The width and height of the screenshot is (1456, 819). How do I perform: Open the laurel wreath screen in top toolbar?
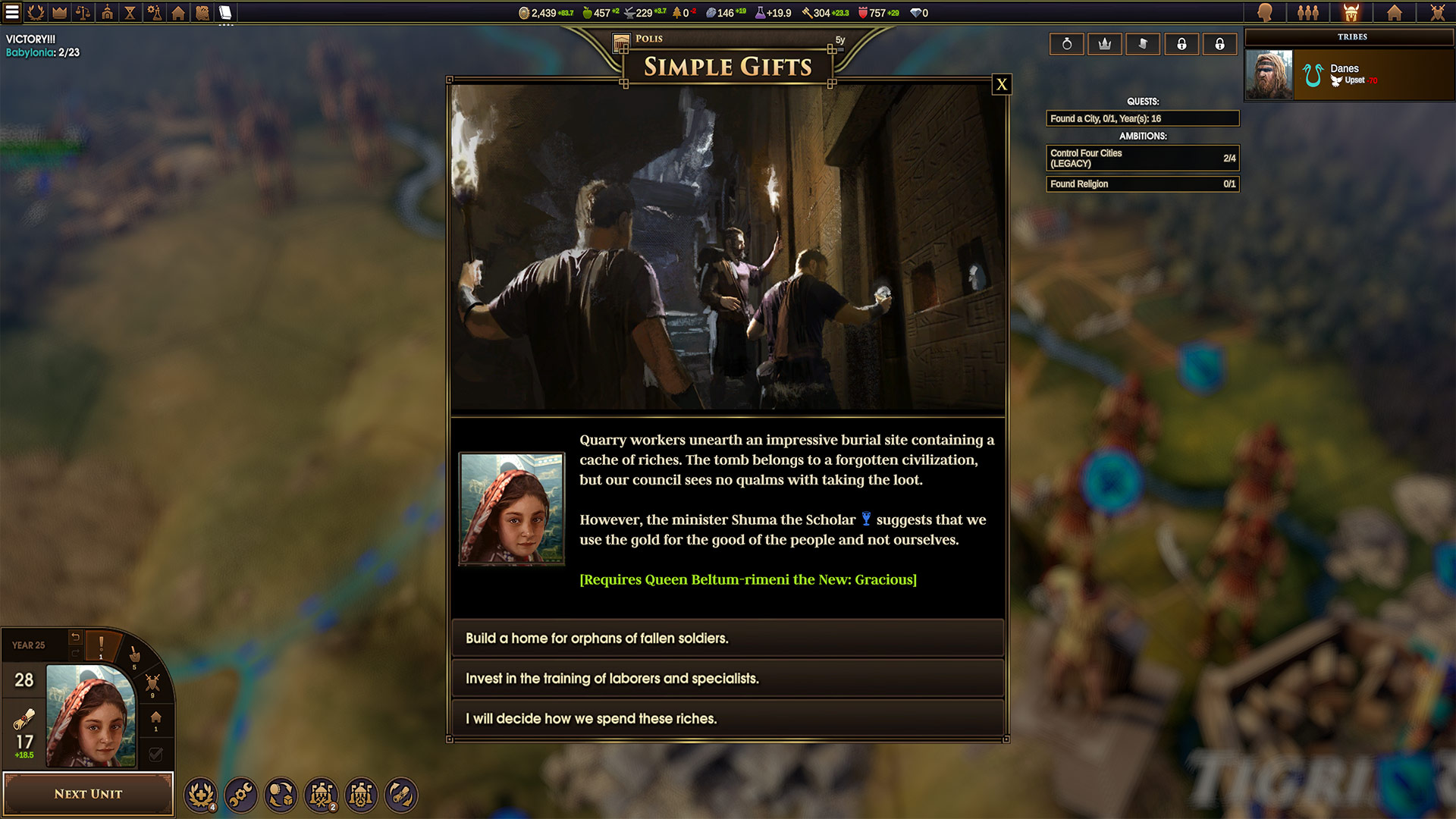click(36, 12)
